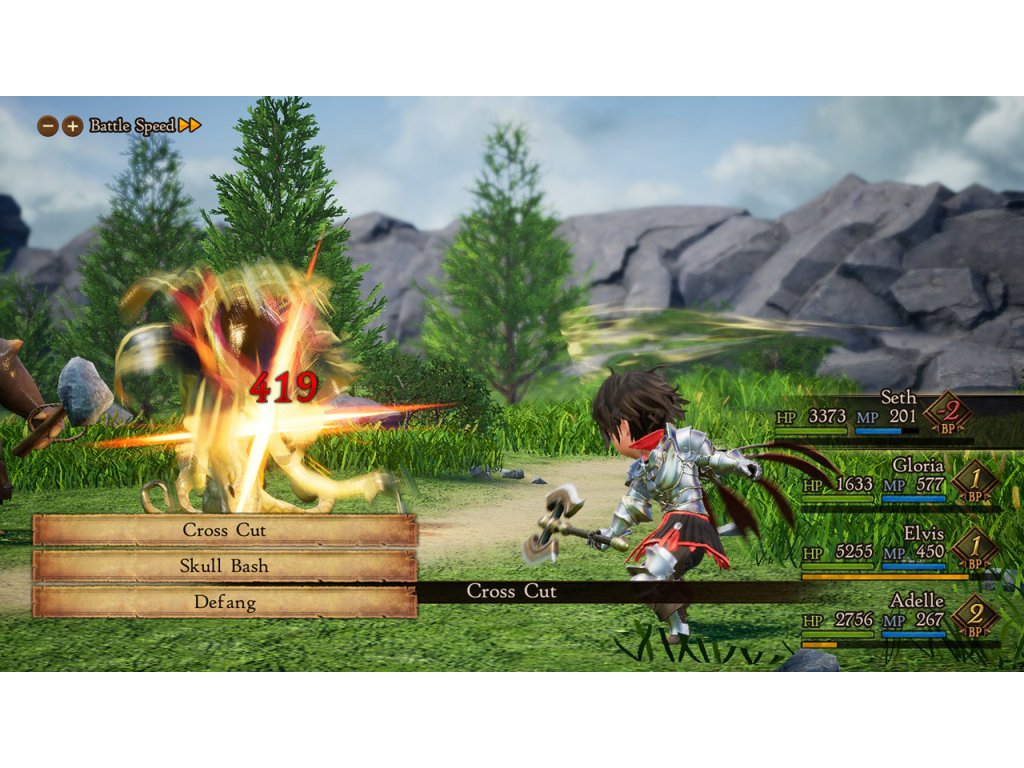Increase battle speed with the plus button

[72, 126]
